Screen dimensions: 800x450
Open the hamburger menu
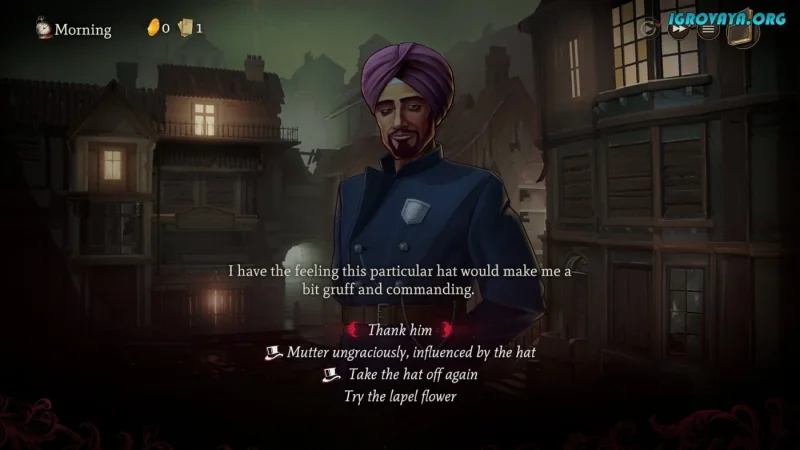tap(708, 29)
